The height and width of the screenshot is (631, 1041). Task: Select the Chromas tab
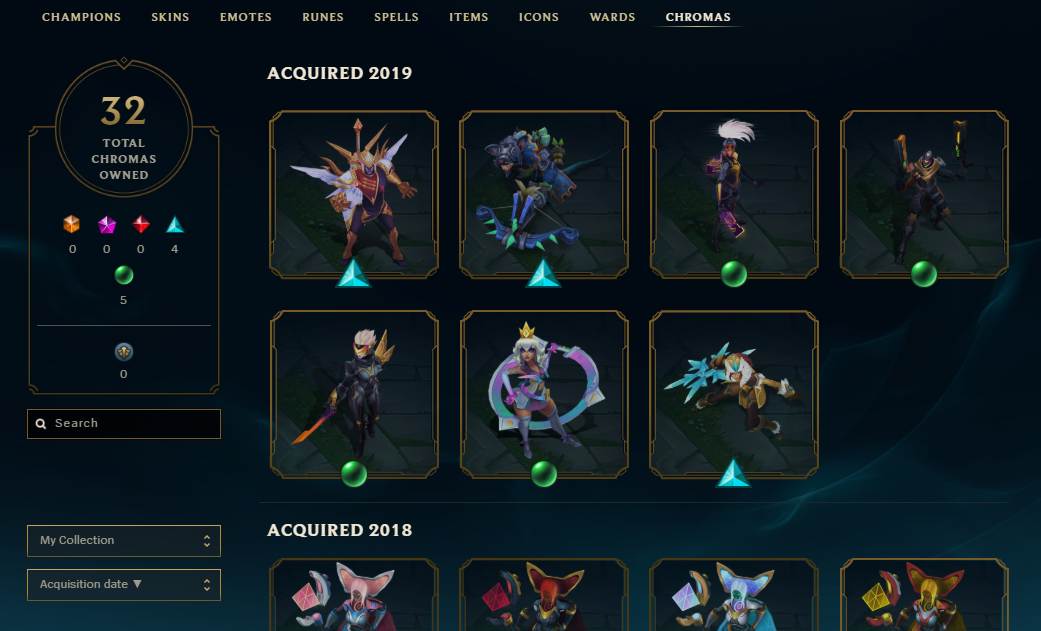coord(698,17)
